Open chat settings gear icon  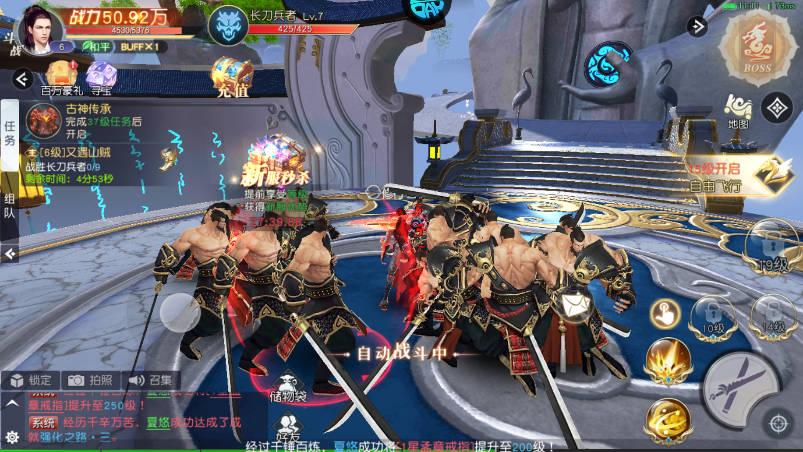(x=12, y=437)
